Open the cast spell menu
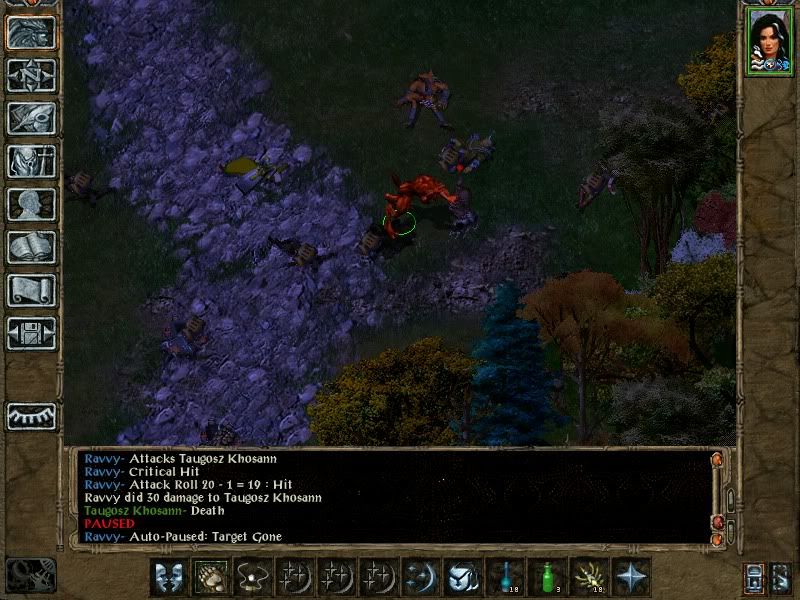 click(421, 577)
